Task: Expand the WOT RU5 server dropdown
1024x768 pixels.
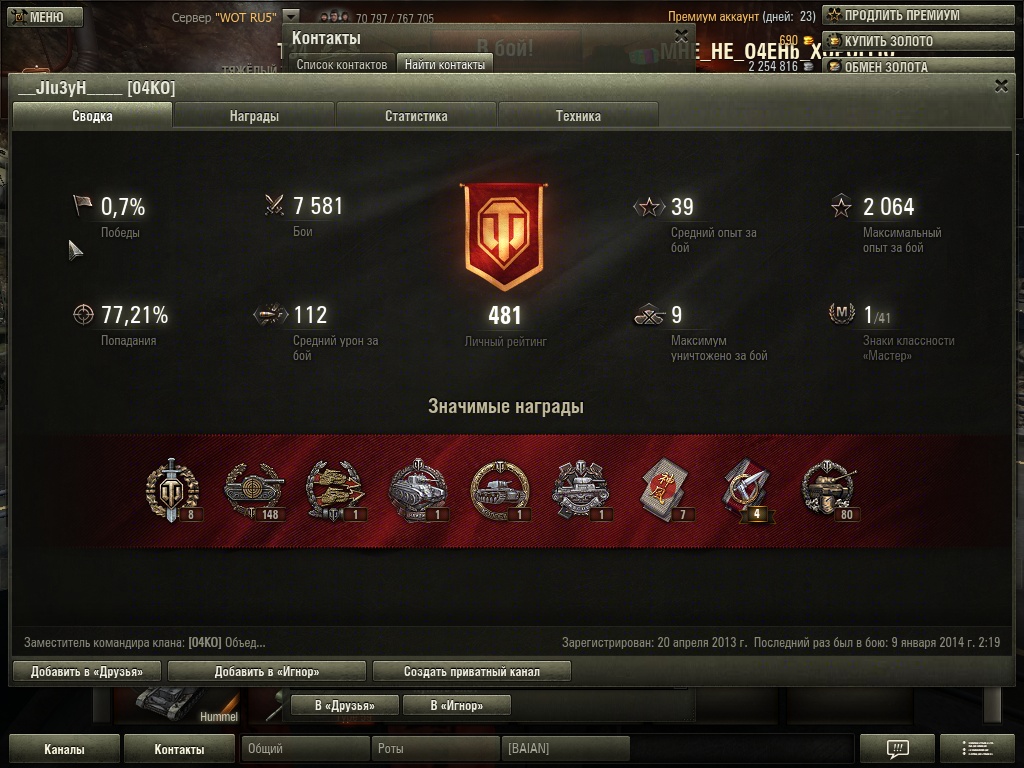Action: pyautogui.click(x=290, y=17)
